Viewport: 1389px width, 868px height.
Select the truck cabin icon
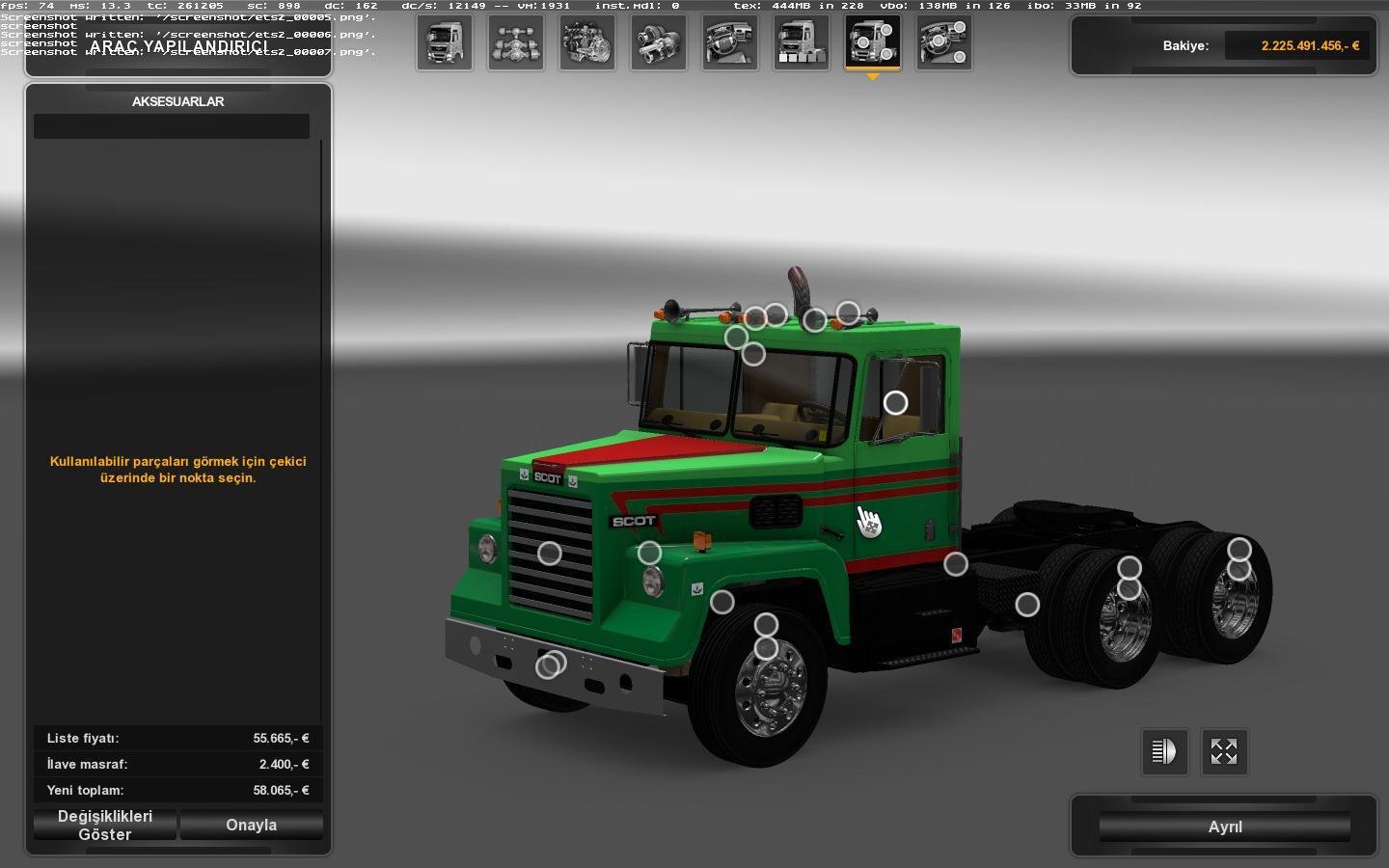[445, 42]
